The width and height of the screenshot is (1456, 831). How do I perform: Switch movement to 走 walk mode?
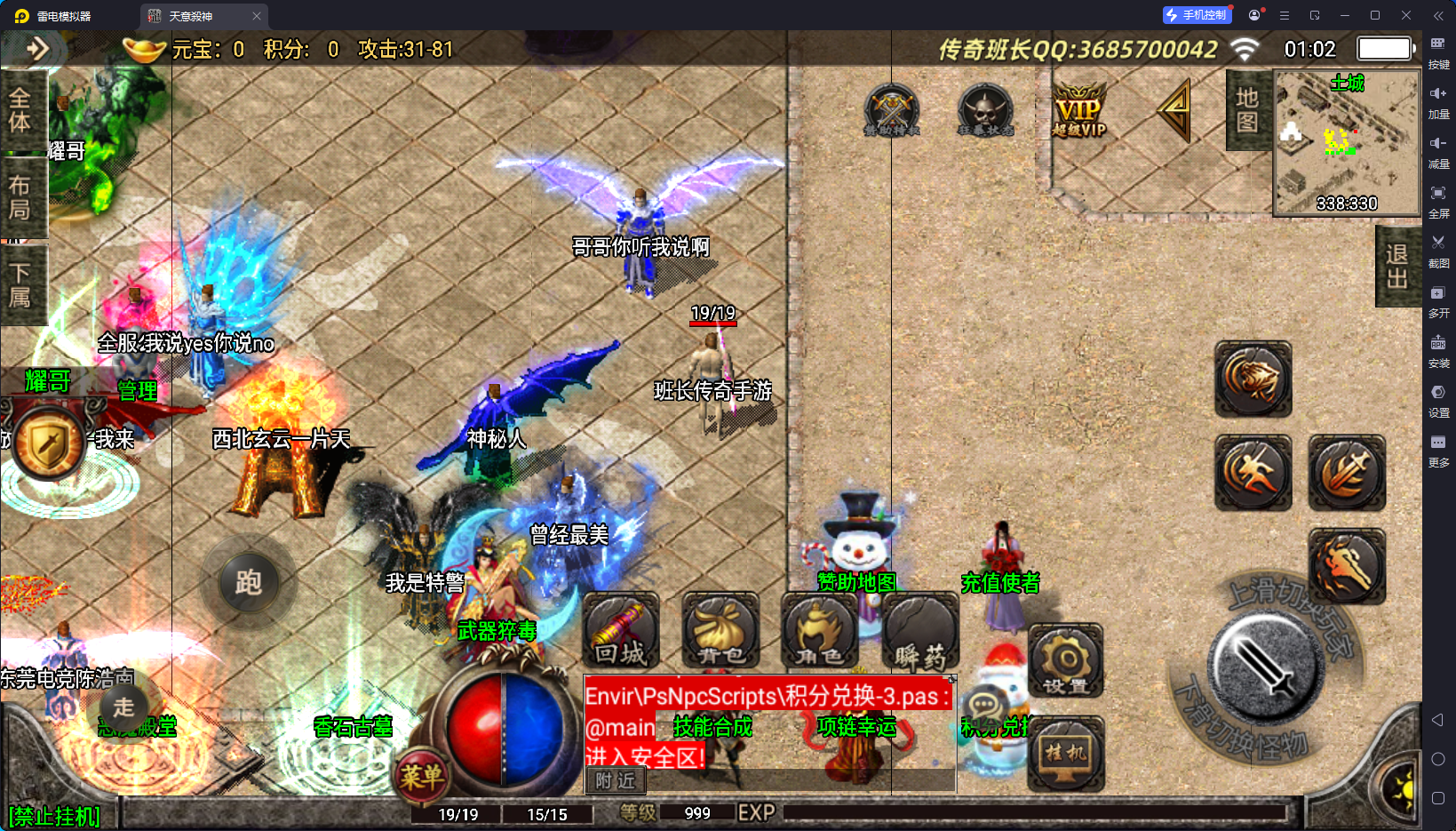(123, 707)
